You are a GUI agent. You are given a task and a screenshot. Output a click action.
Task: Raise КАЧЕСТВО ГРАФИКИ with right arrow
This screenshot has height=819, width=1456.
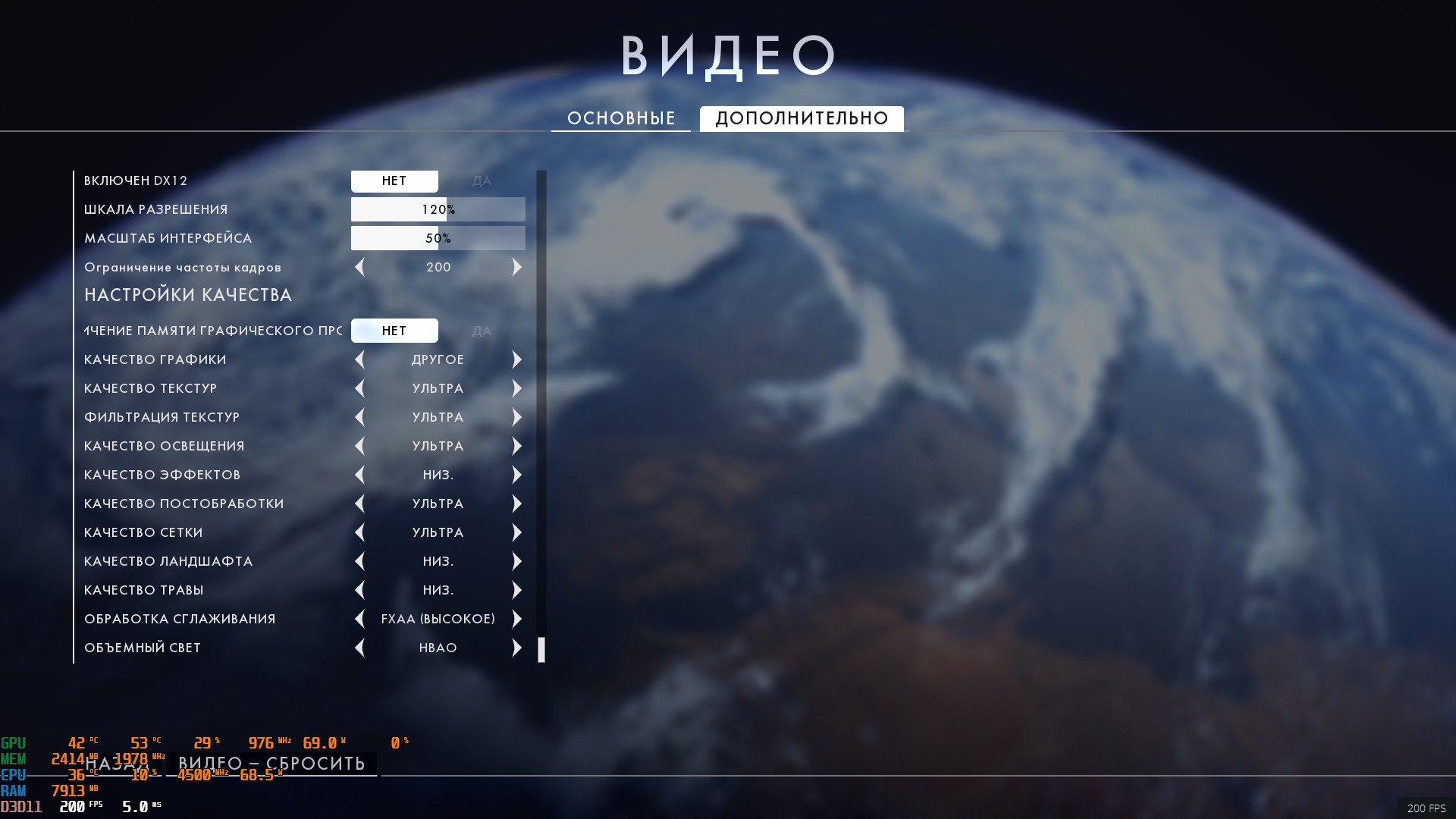(517, 360)
